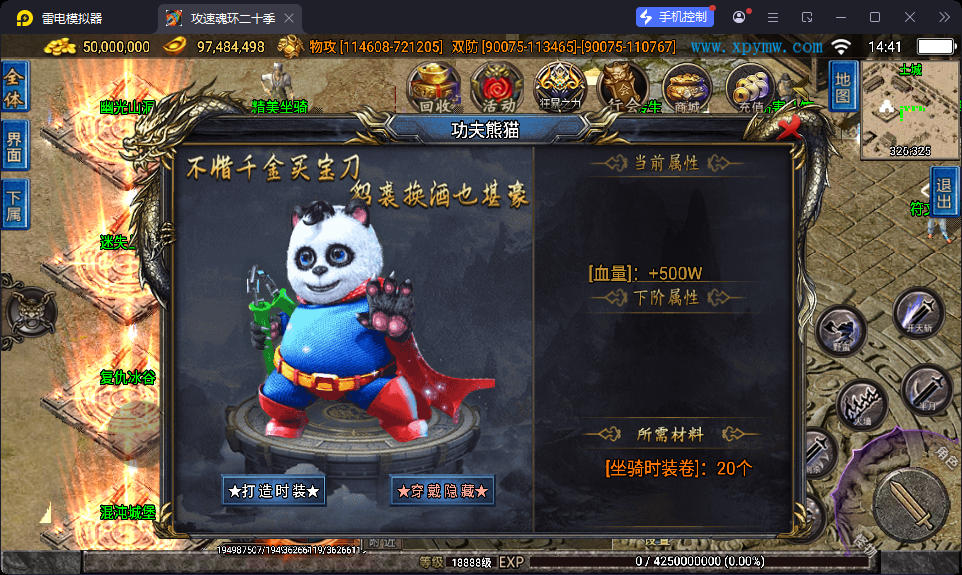This screenshot has width=962, height=575.
Task: Click the 打造时装 craft button
Action: point(274,491)
